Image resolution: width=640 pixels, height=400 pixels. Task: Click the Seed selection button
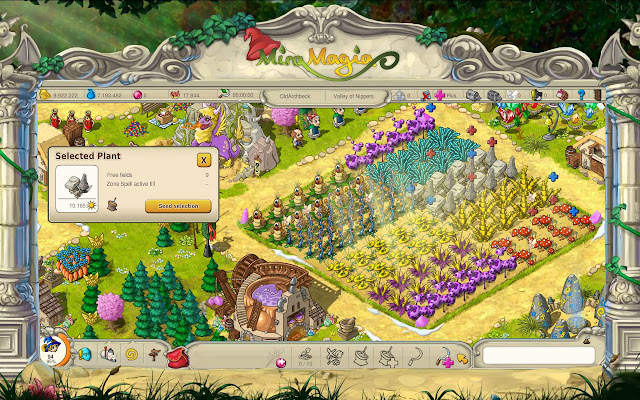coord(178,206)
